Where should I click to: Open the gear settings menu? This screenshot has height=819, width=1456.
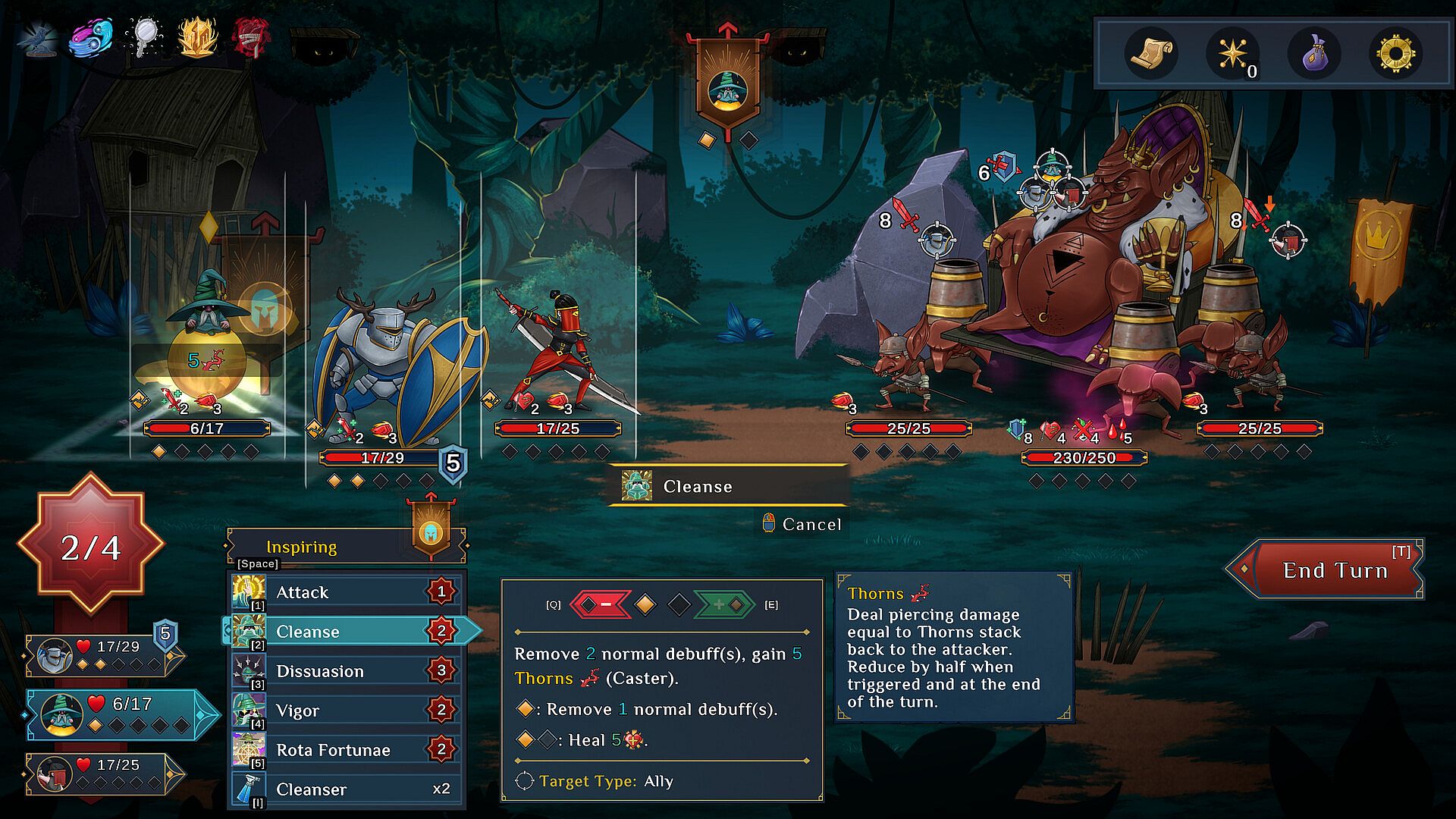tap(1396, 53)
